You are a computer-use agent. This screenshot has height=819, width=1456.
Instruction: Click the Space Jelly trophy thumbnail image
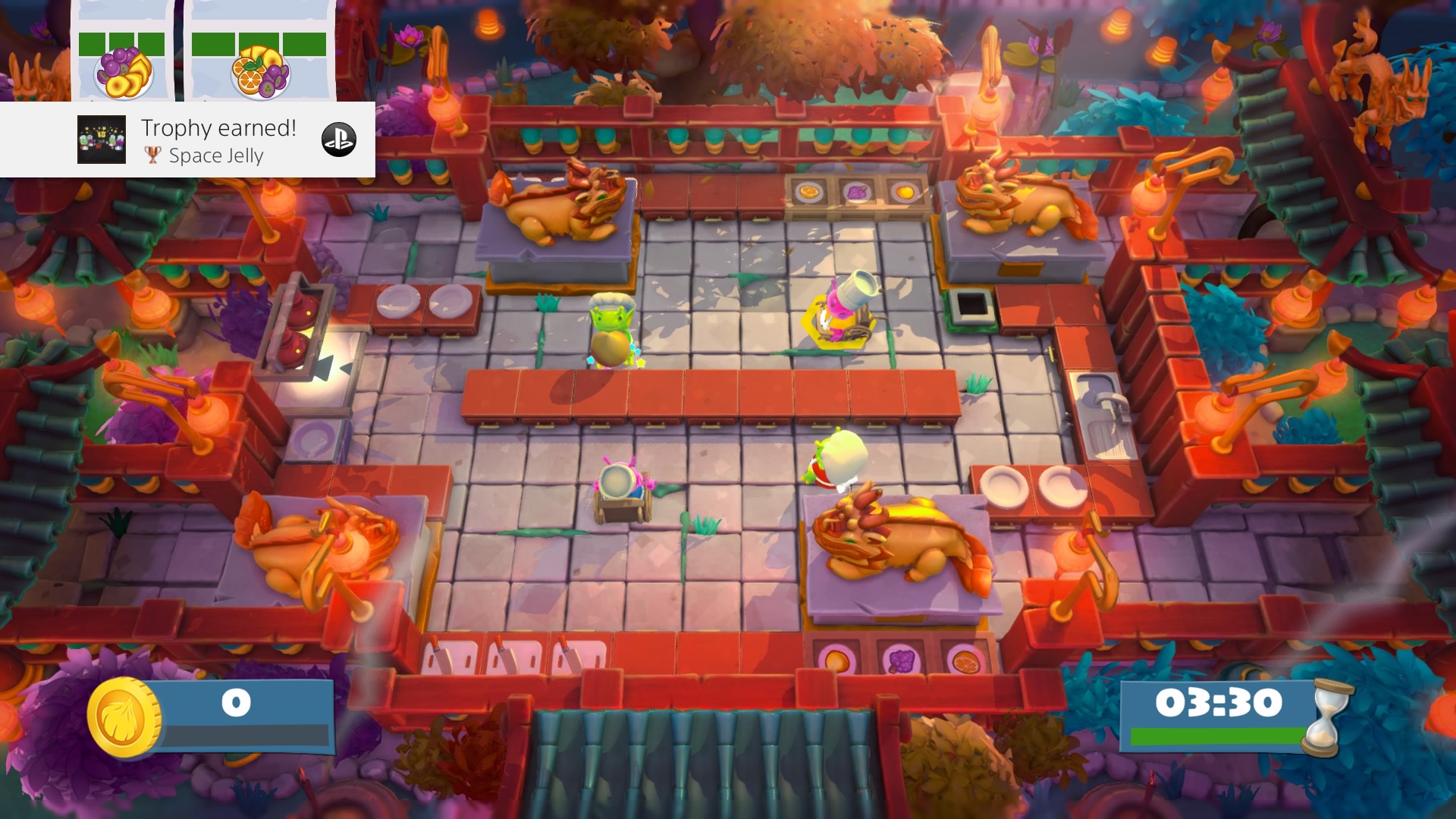point(102,140)
